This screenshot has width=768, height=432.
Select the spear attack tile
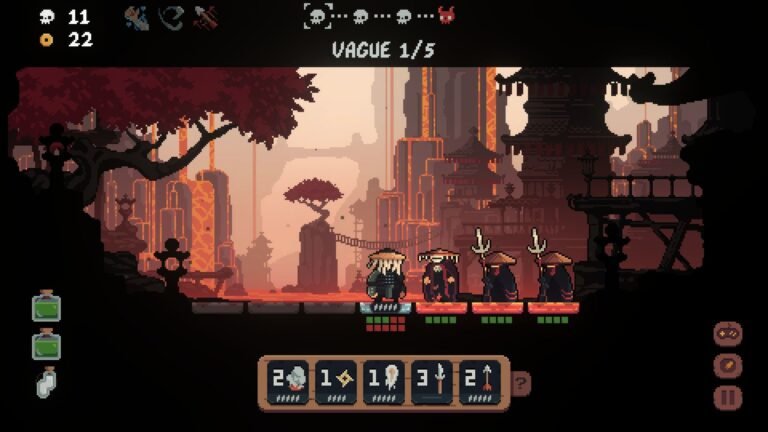pos(433,381)
